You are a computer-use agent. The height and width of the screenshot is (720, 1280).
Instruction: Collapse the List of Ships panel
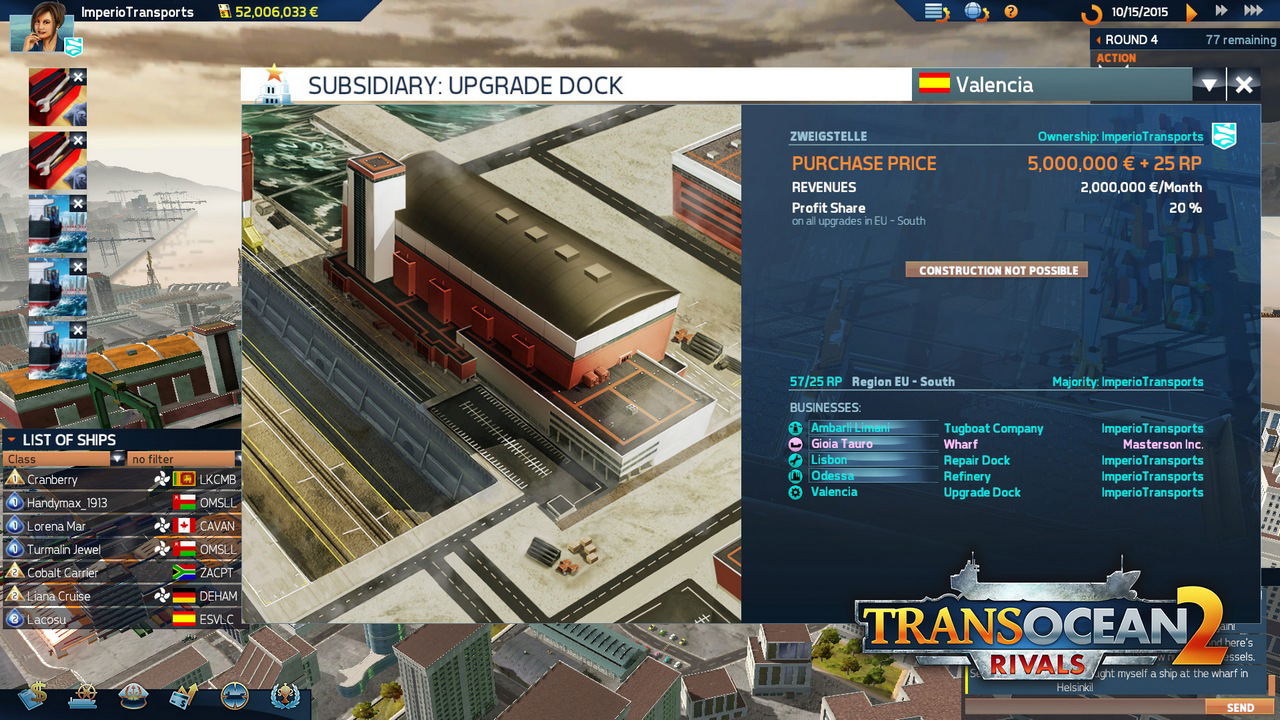tap(11, 440)
